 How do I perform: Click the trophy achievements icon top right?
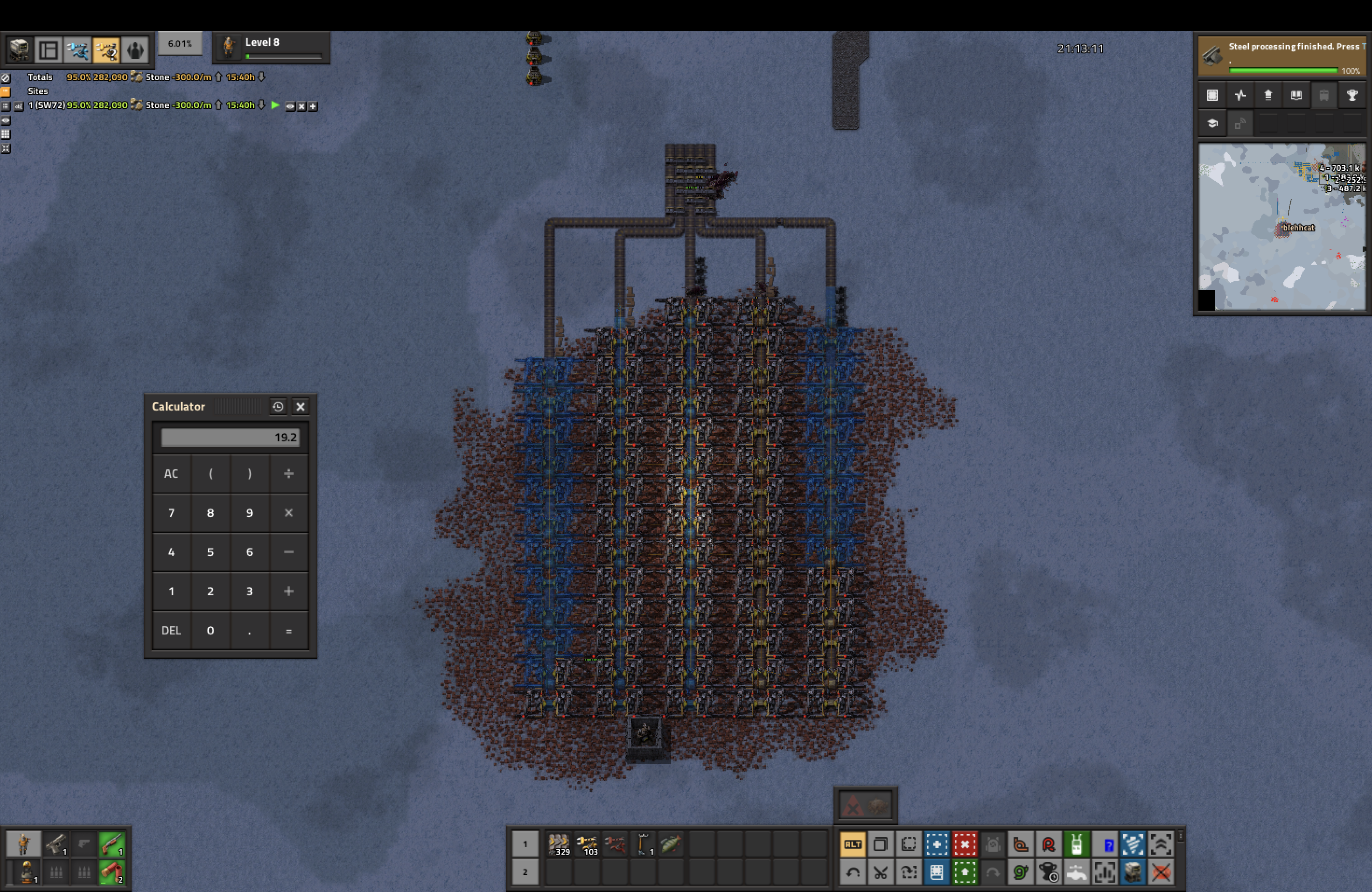coord(1352,96)
